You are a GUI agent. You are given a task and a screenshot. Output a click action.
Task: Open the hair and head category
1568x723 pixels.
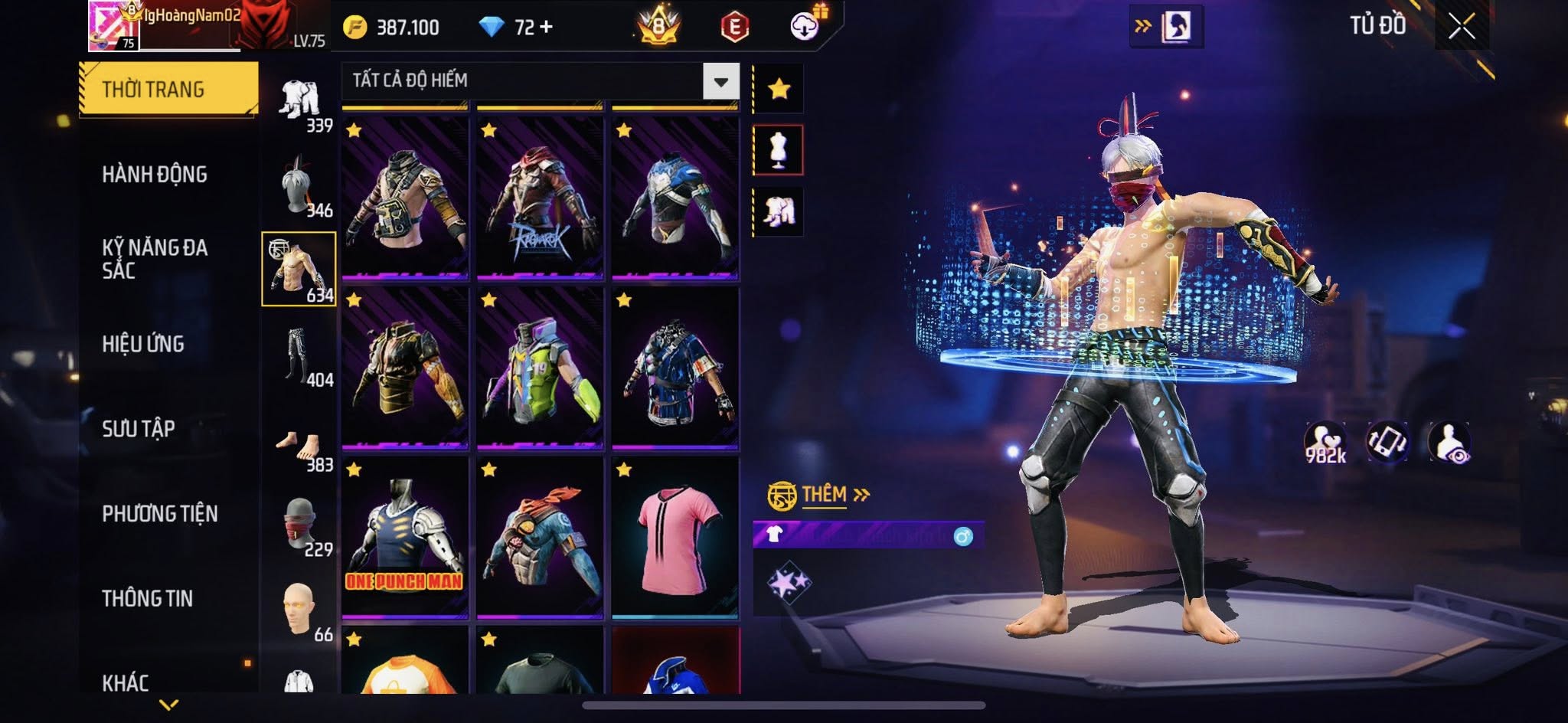click(299, 186)
